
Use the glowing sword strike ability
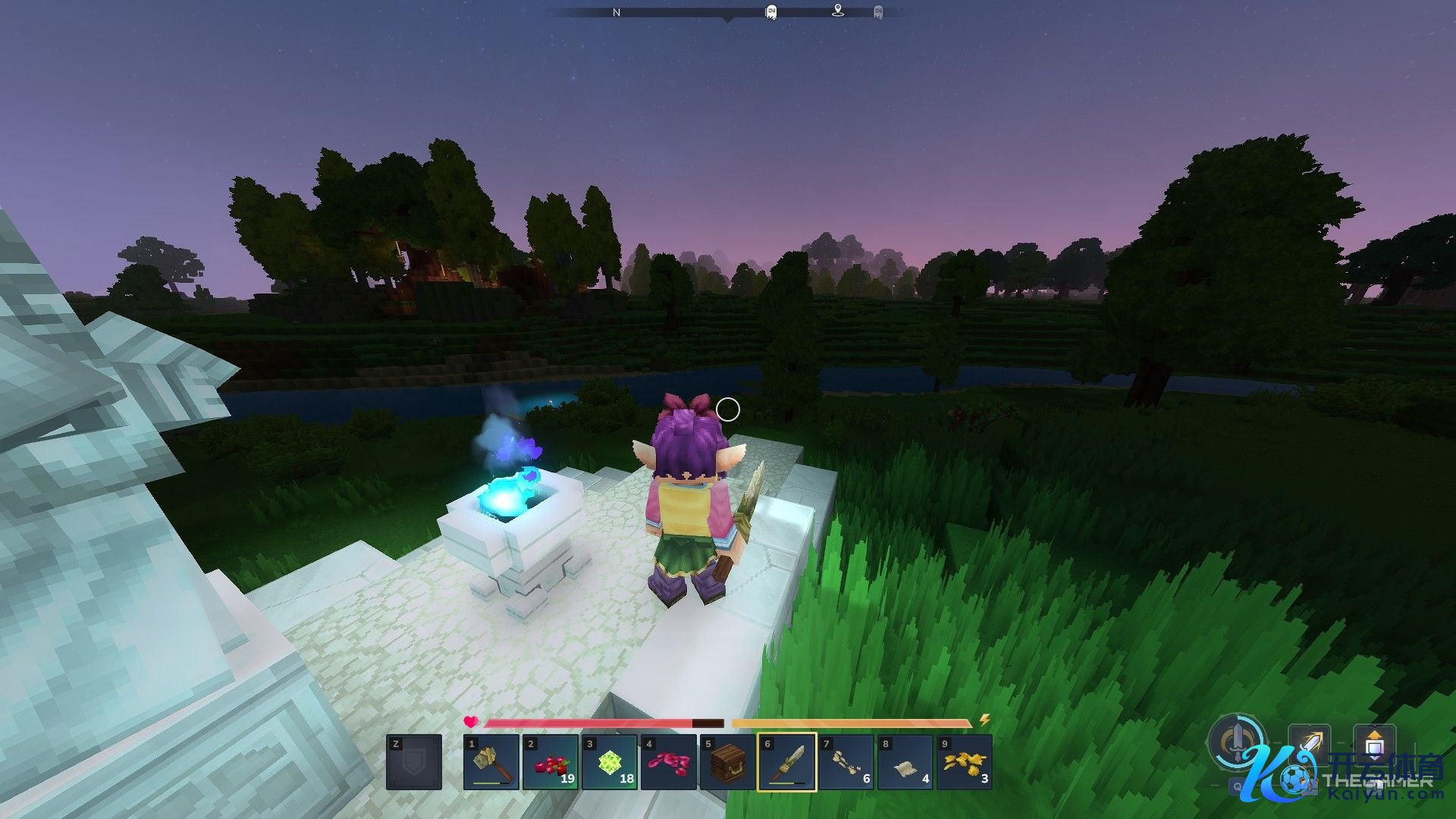coord(1310,744)
